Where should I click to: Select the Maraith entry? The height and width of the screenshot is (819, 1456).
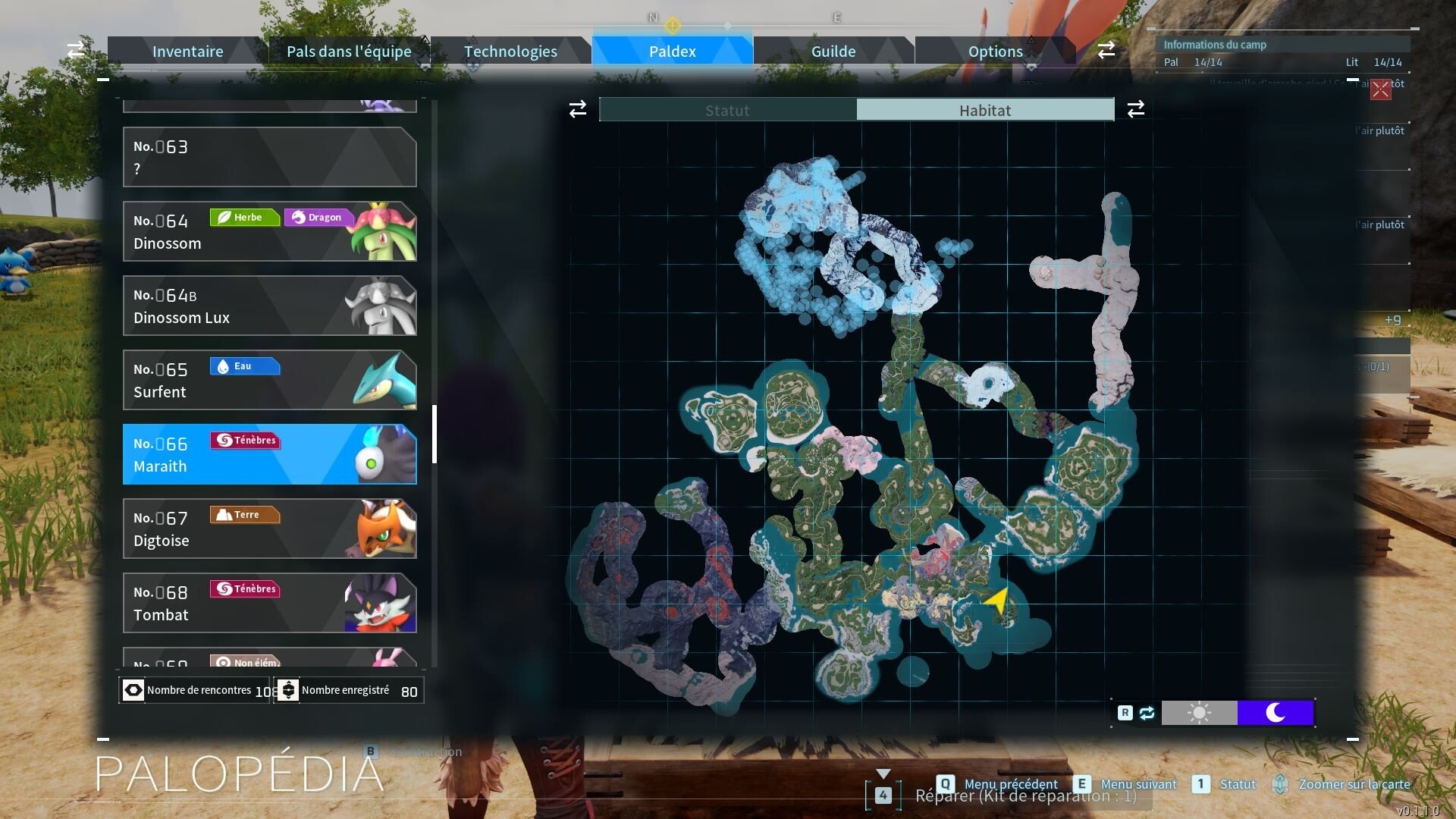click(269, 454)
